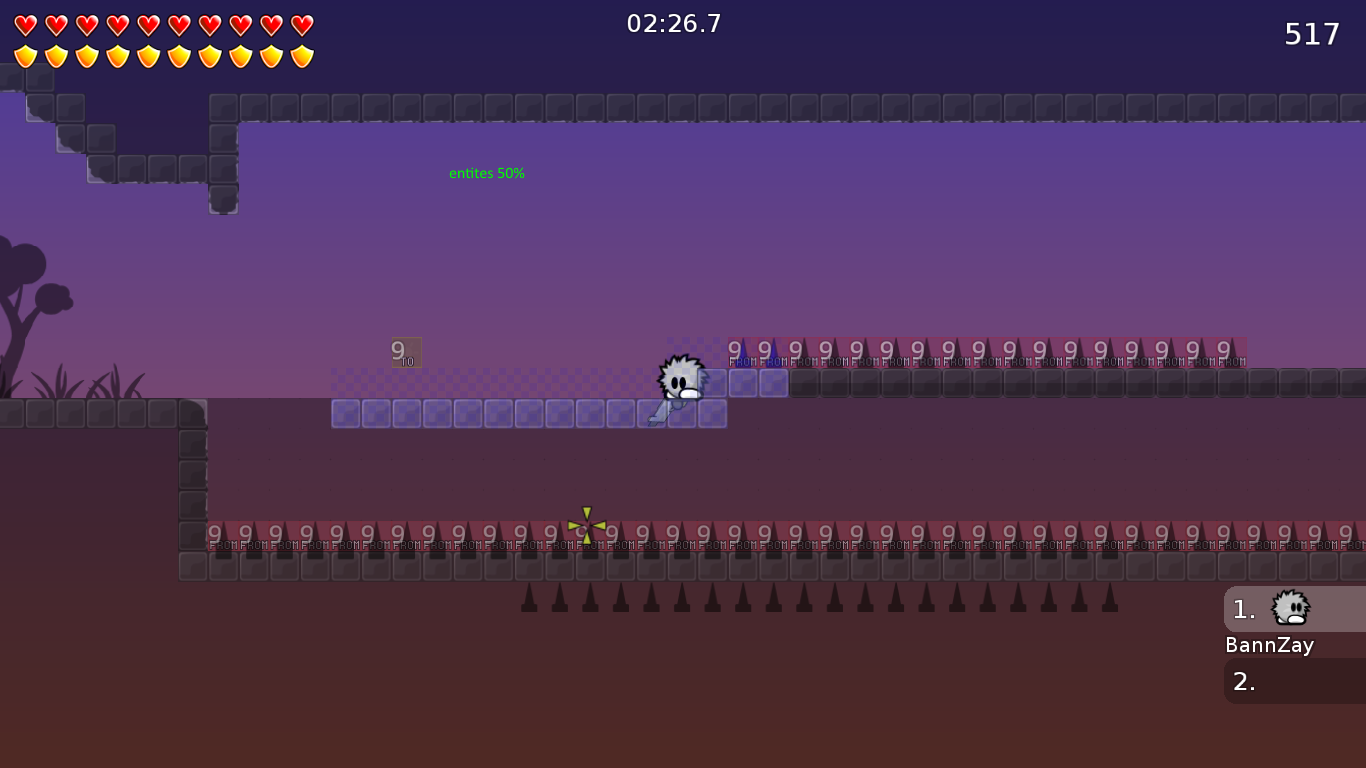Click the spinning star pickup below the platform
1366x768 pixels.
[585, 528]
